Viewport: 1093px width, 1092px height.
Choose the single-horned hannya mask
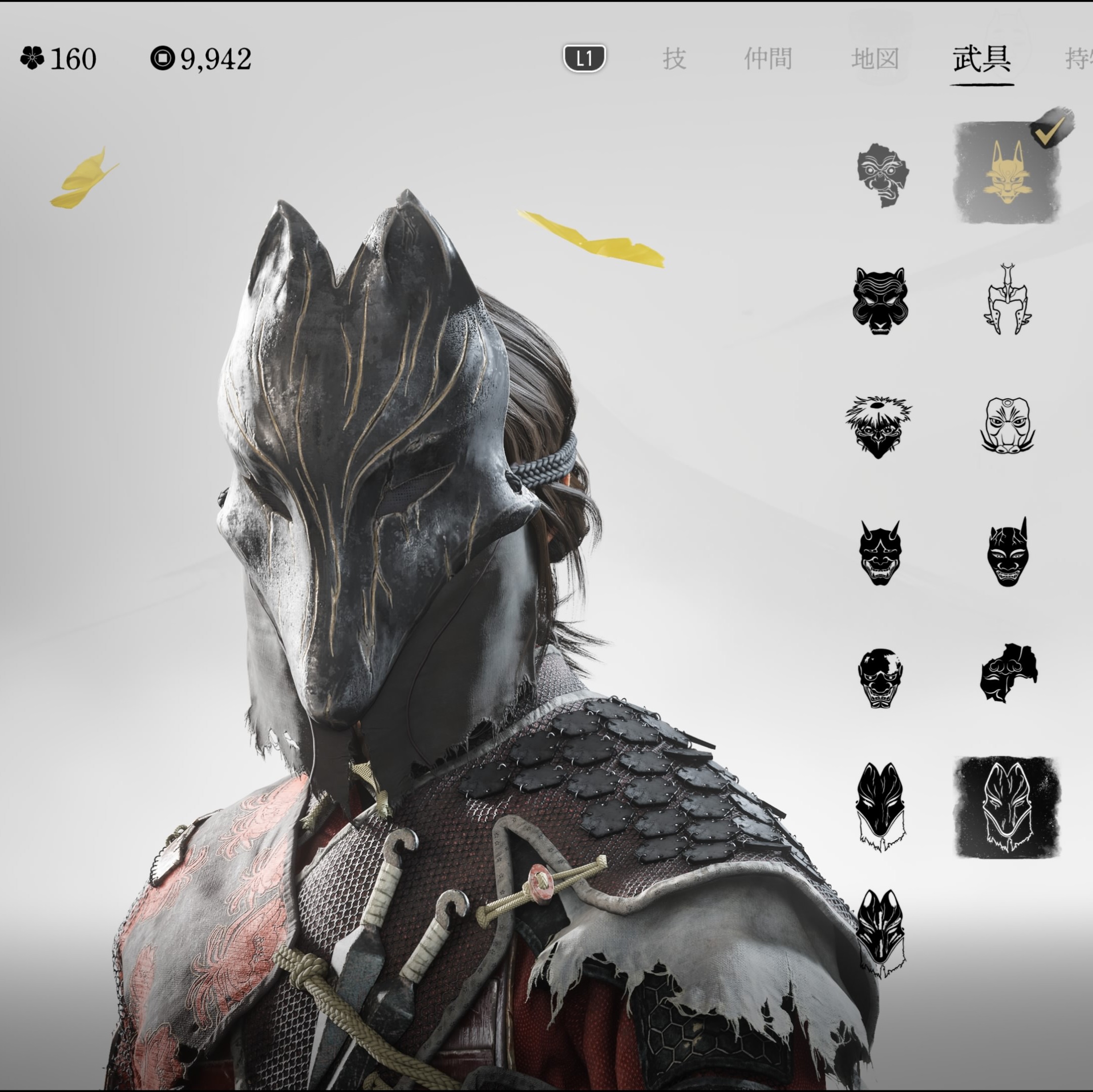pyautogui.click(x=1008, y=553)
